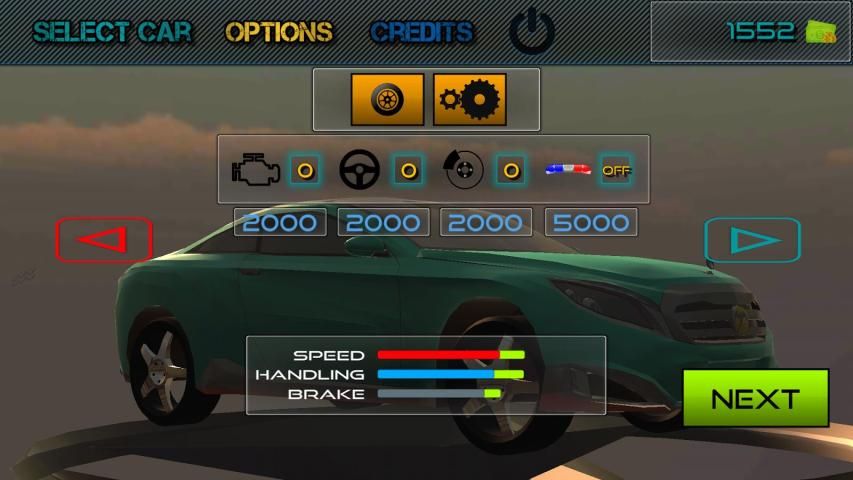Upgrade the engine level button
This screenshot has width=853, height=480.
305,170
